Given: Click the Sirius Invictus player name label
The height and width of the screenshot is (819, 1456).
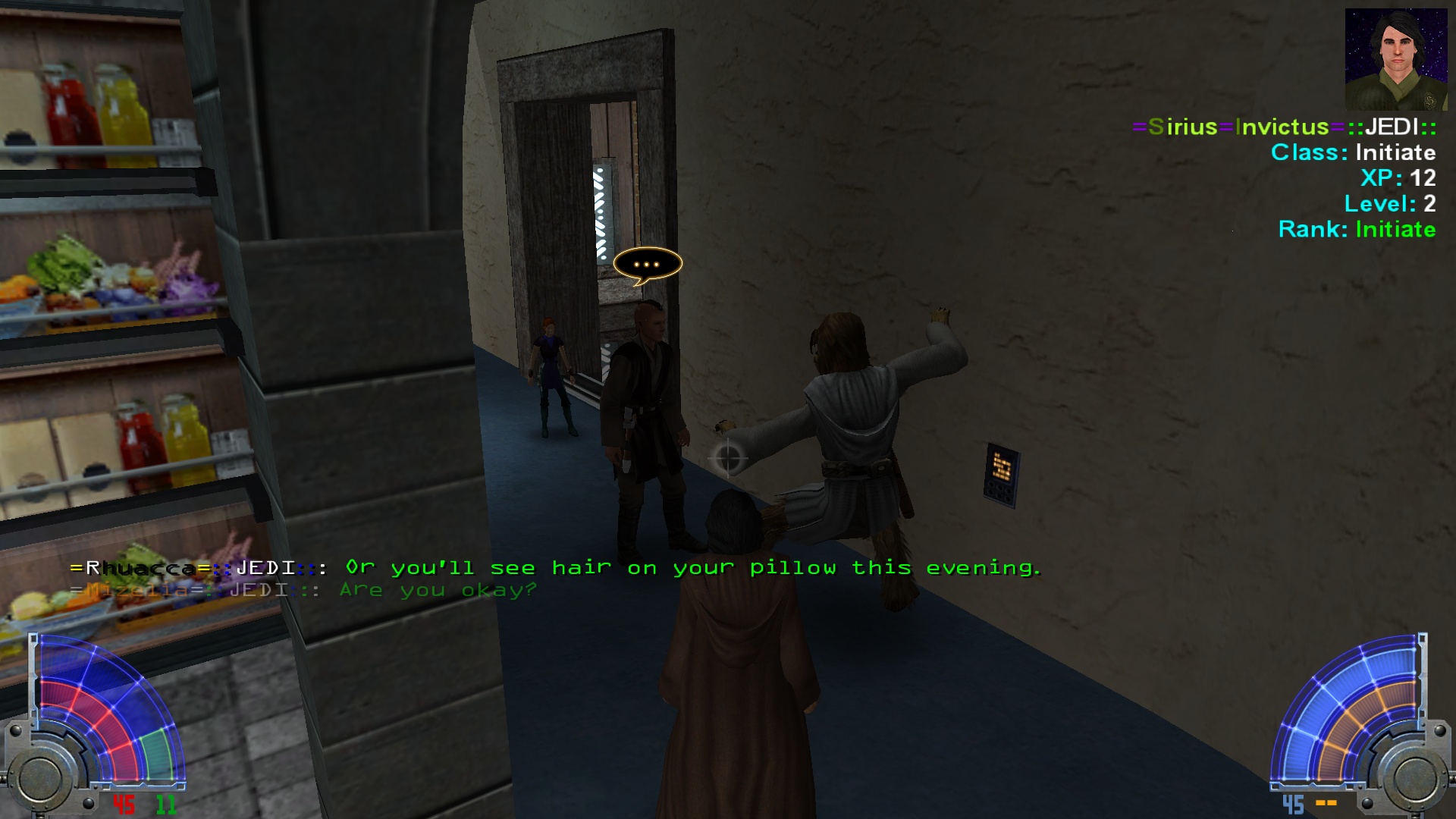Looking at the screenshot, I should pos(1284,127).
